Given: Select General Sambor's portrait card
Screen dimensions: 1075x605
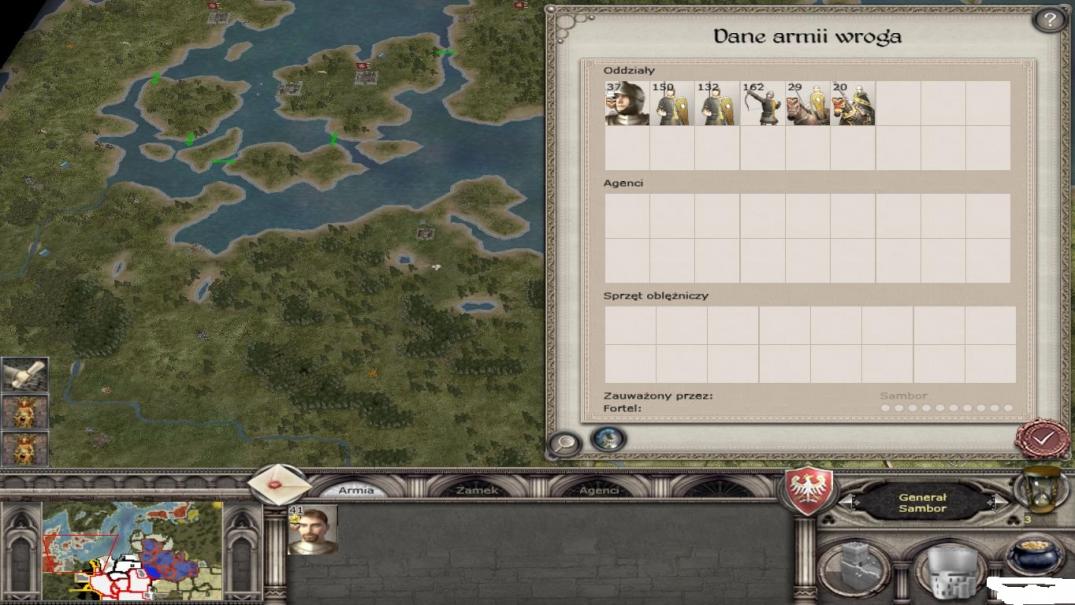Looking at the screenshot, I should 312,530.
